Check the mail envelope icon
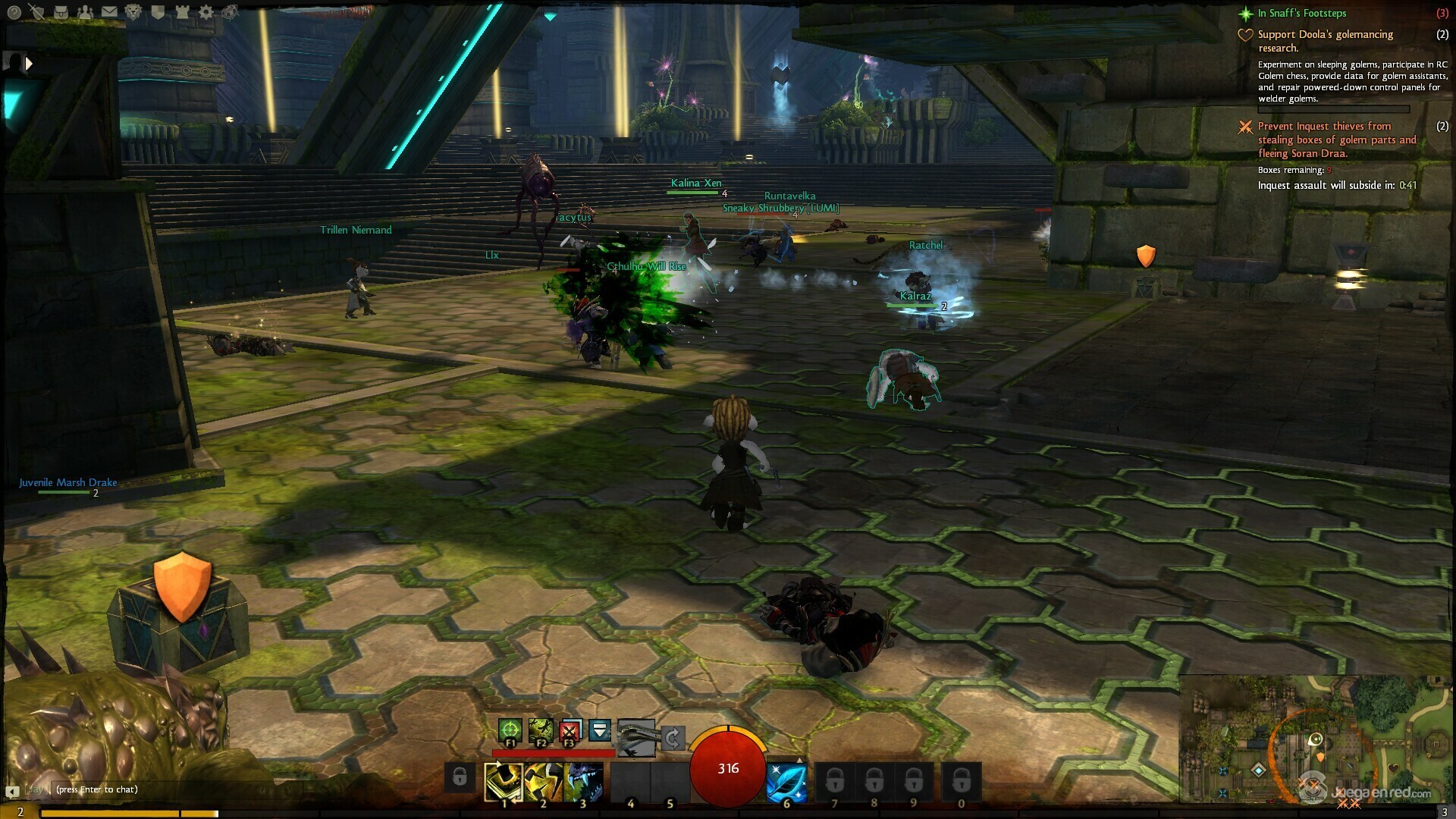 coord(109,11)
